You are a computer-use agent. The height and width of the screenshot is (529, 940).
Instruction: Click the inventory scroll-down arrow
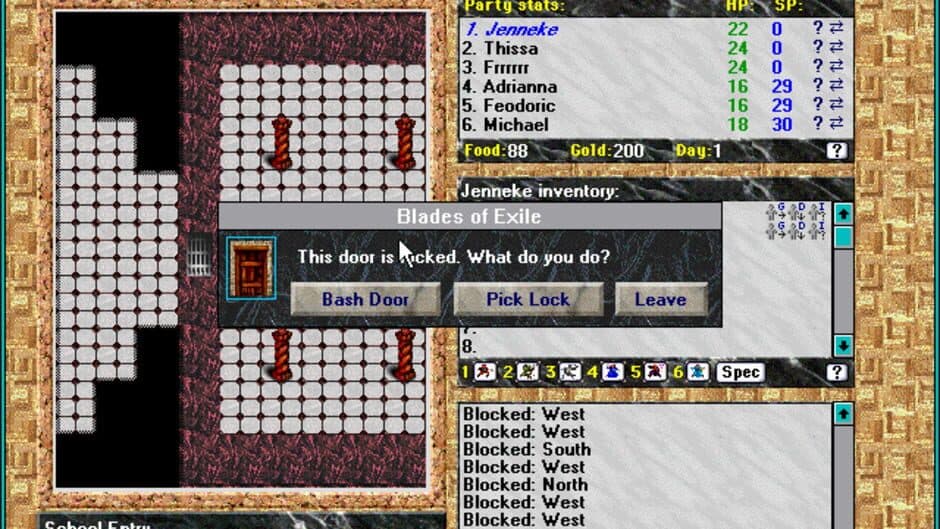(x=843, y=345)
